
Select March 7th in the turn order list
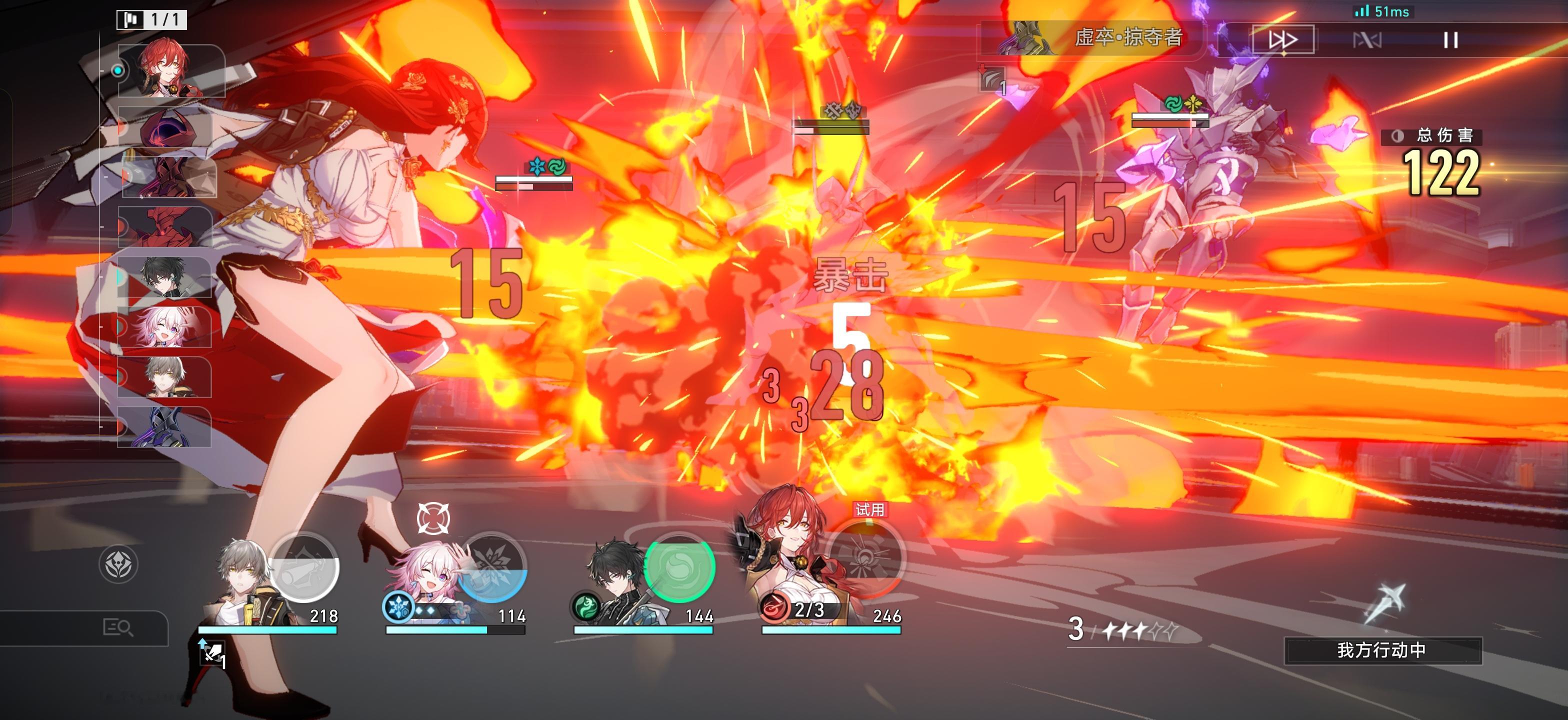164,327
